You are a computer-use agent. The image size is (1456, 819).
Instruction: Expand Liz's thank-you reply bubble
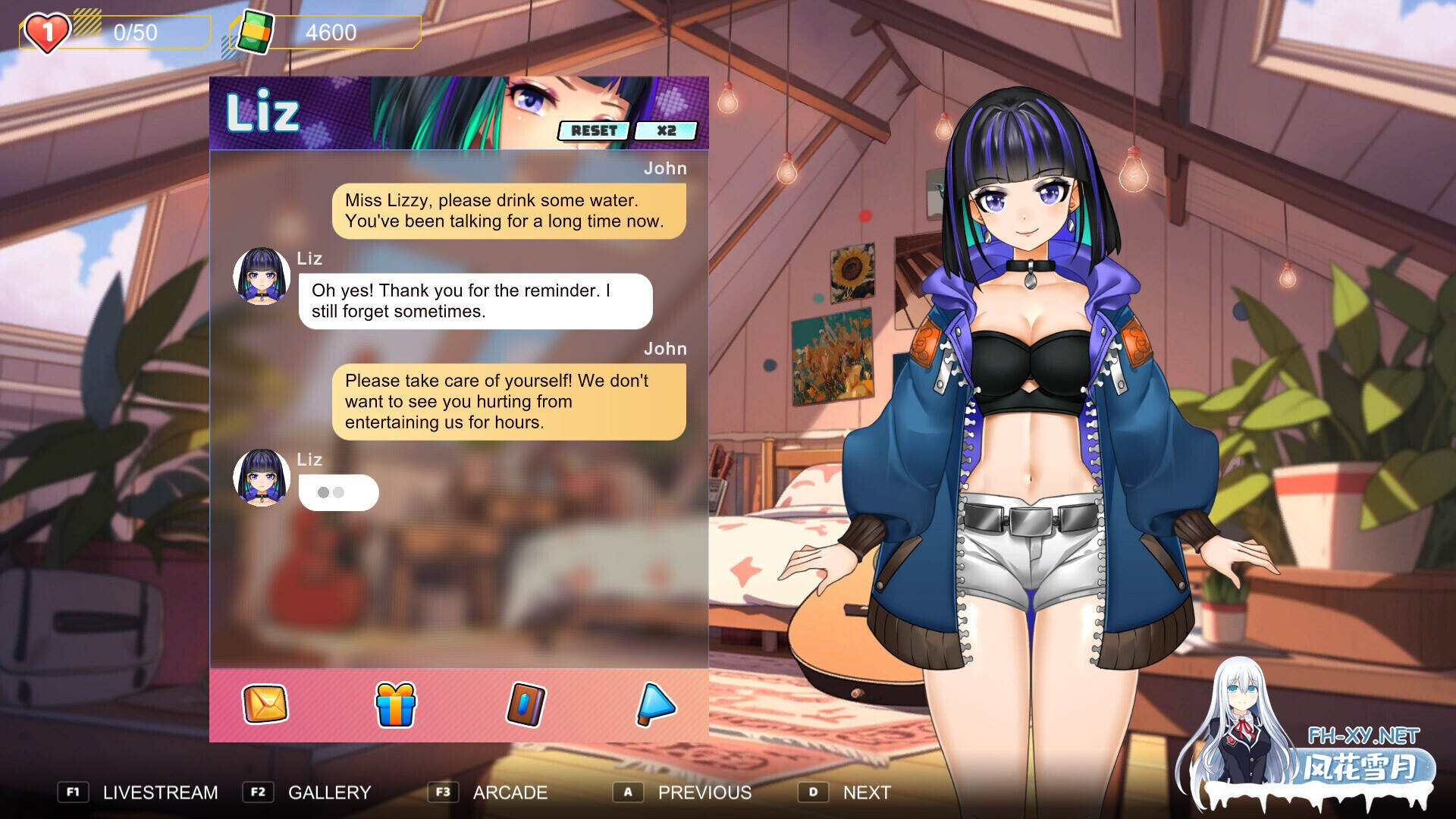pos(475,301)
